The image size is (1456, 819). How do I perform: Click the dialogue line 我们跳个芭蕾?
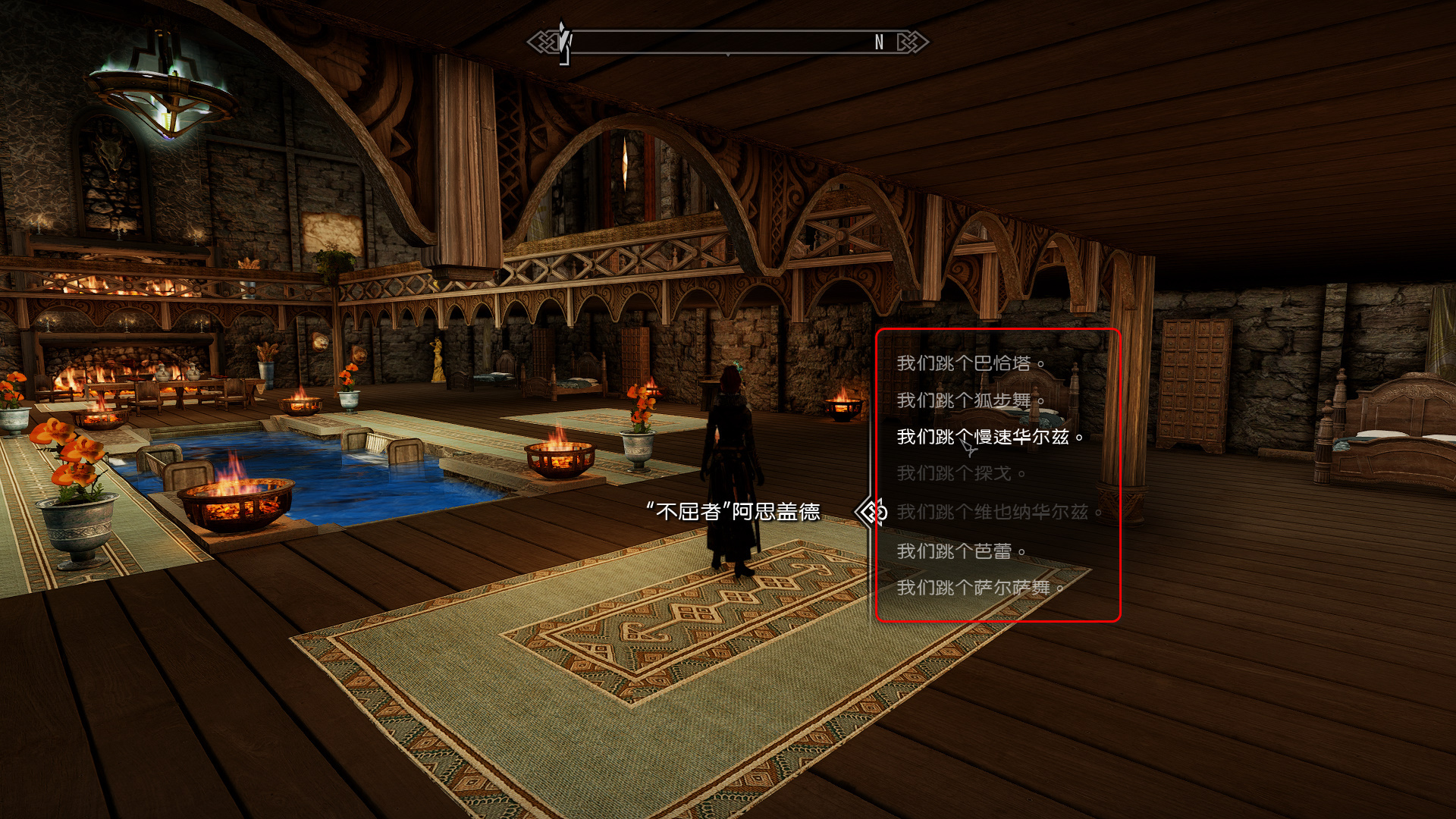[x=960, y=551]
